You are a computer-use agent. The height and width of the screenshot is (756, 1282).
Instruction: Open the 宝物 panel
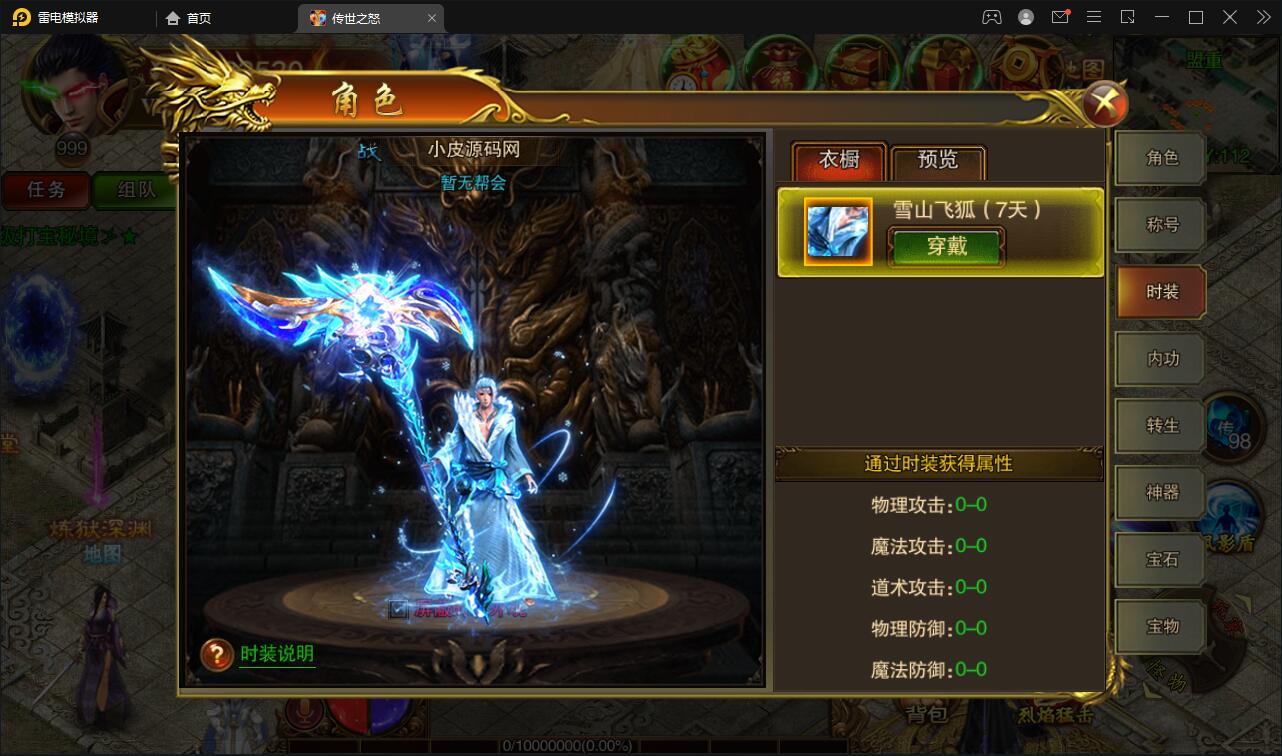pos(1159,626)
